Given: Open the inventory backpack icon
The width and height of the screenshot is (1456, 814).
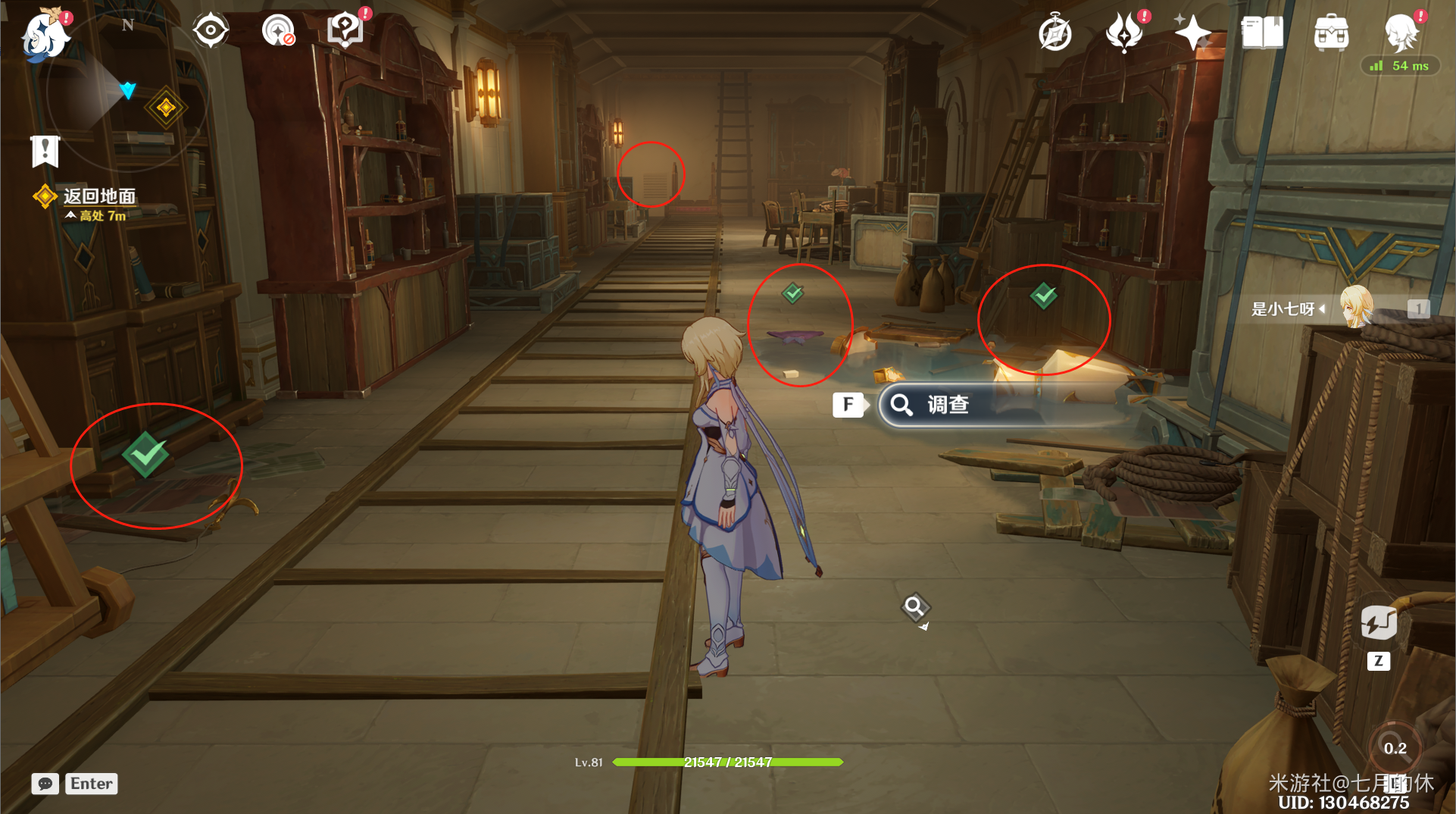Looking at the screenshot, I should [x=1332, y=33].
